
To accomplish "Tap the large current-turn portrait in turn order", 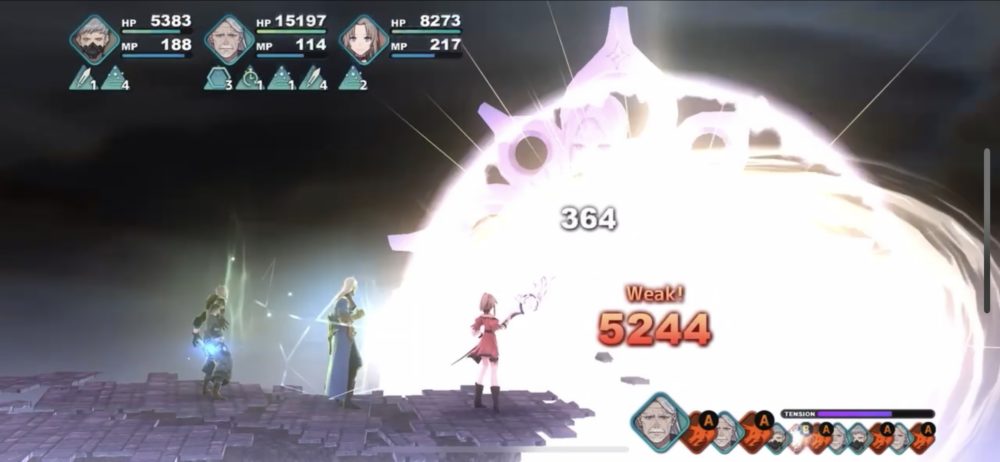I will [x=659, y=419].
